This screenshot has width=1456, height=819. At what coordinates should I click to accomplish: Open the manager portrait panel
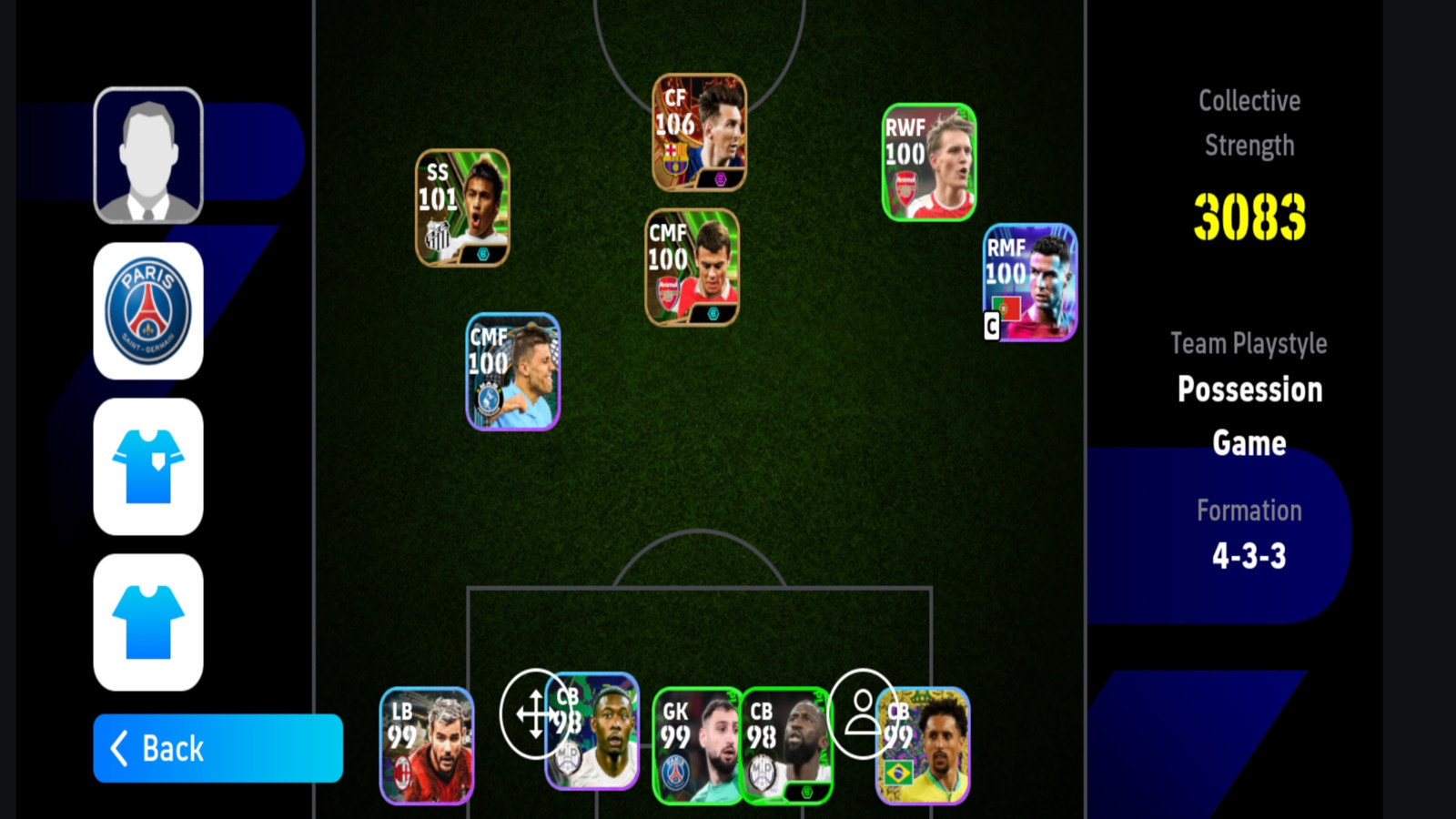tap(148, 155)
